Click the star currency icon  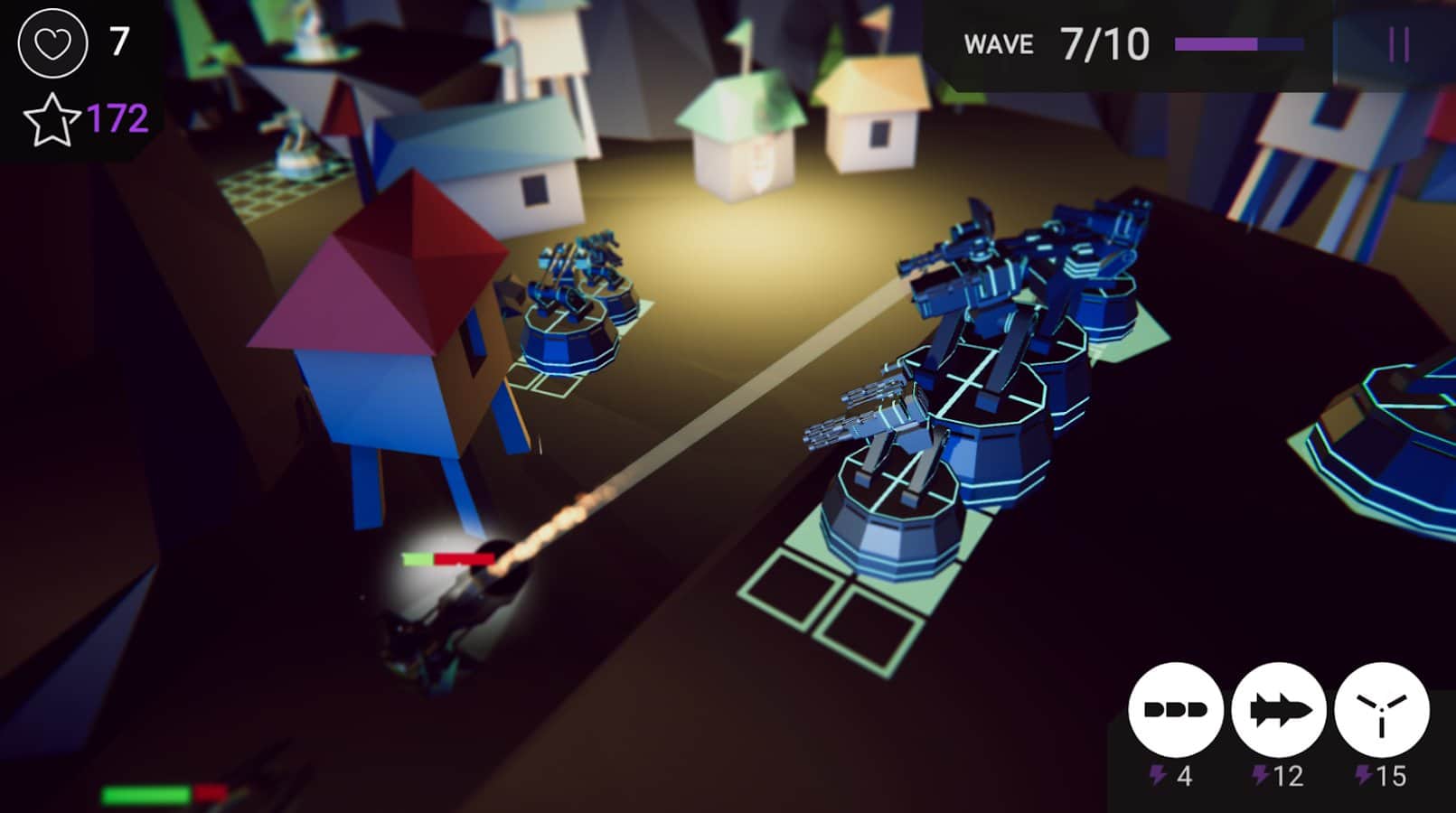[52, 117]
